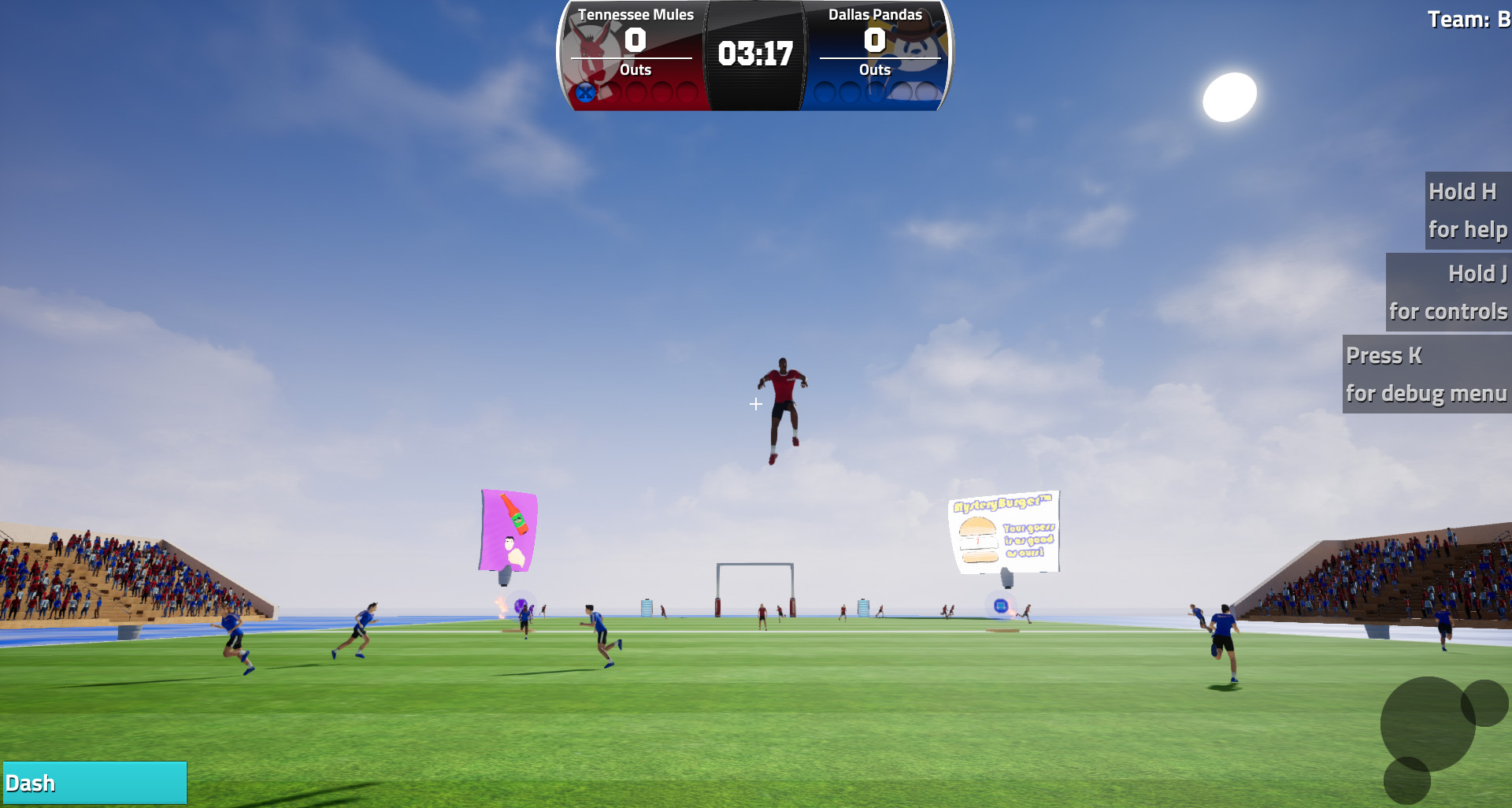Click the 'Press K for debug menu' prompt
The width and height of the screenshot is (1512, 808).
[1425, 374]
